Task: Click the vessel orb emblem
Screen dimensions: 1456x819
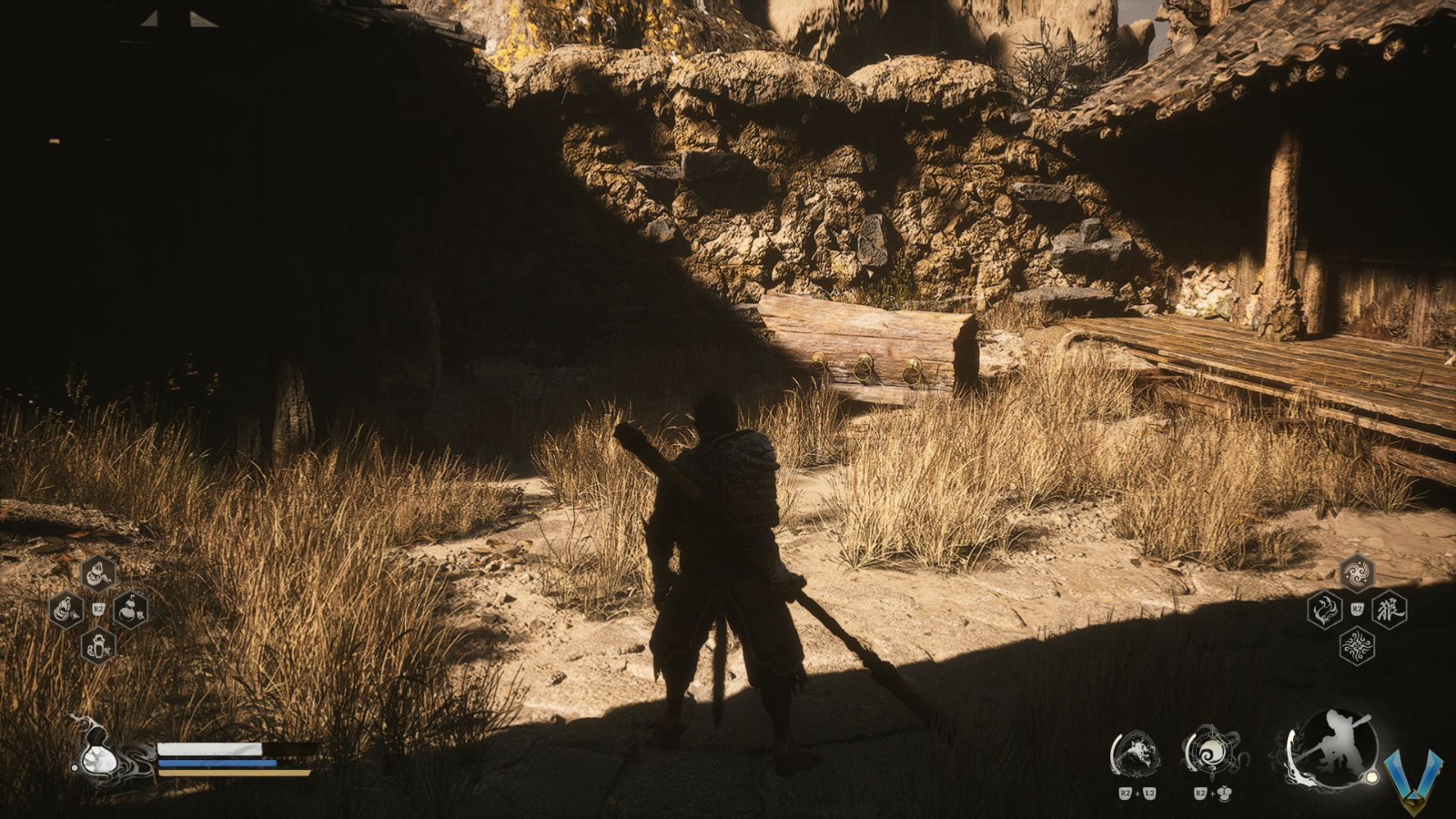Action: tap(1212, 752)
